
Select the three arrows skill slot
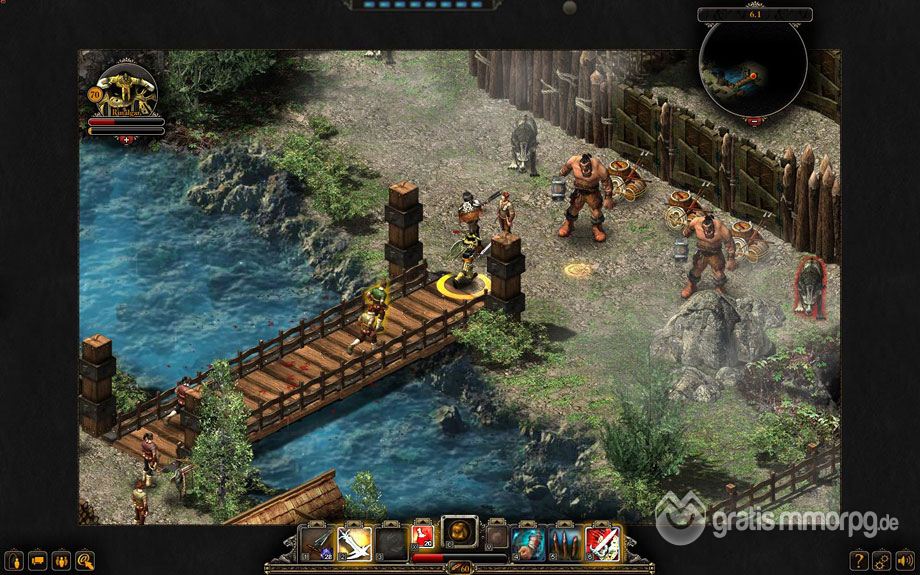(565, 542)
